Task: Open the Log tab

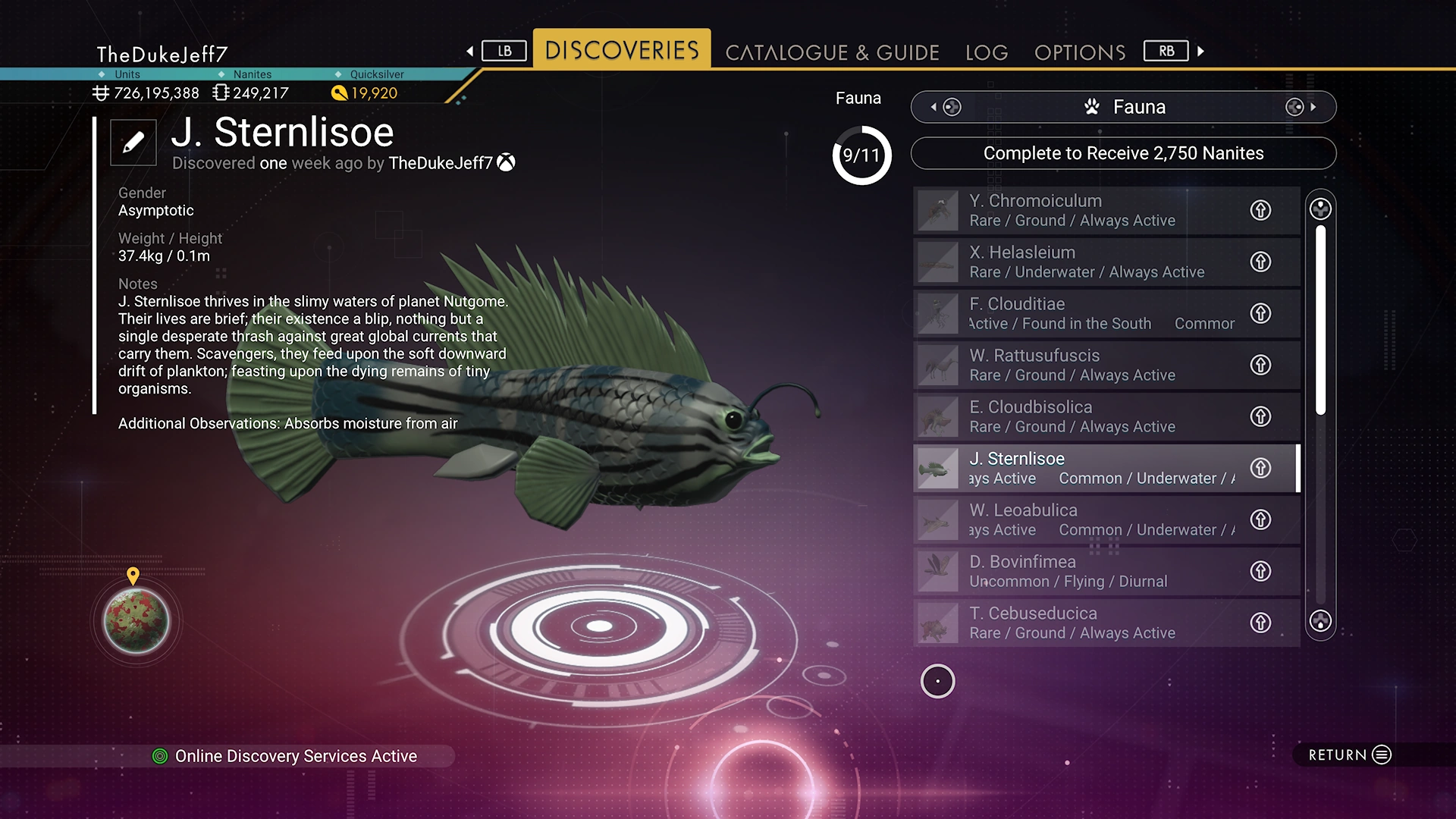Action: pos(987,52)
